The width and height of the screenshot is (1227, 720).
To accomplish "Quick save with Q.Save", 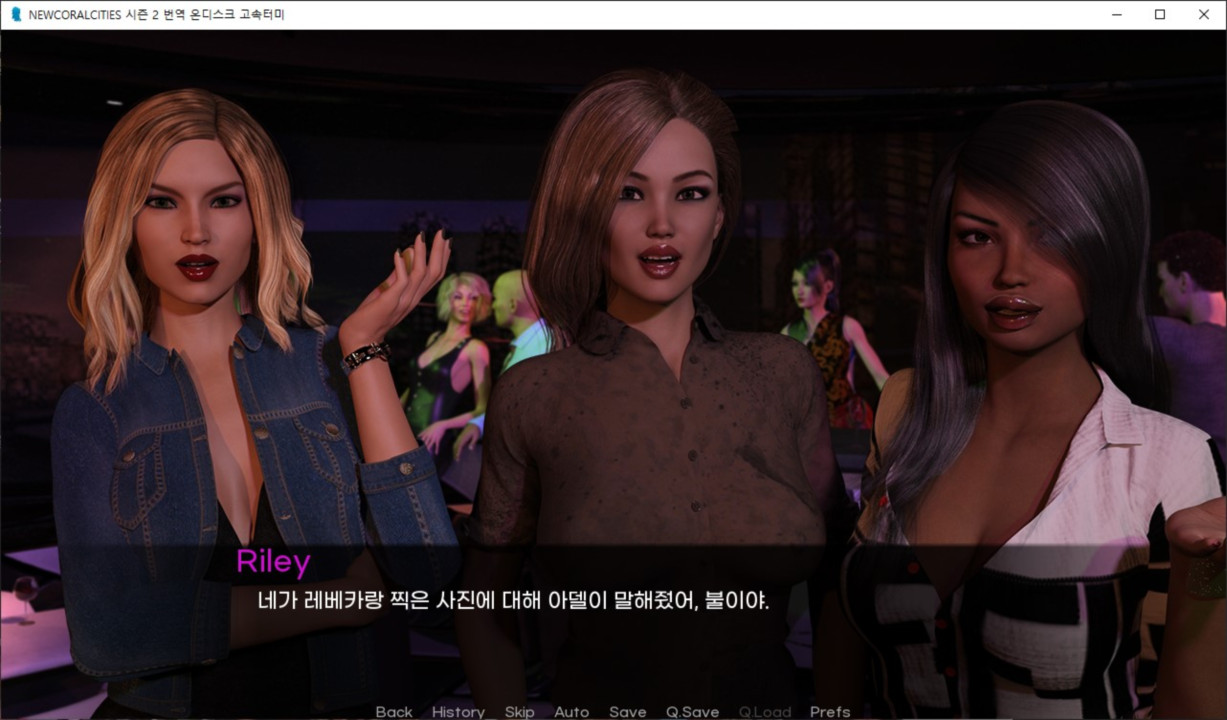I will click(692, 712).
